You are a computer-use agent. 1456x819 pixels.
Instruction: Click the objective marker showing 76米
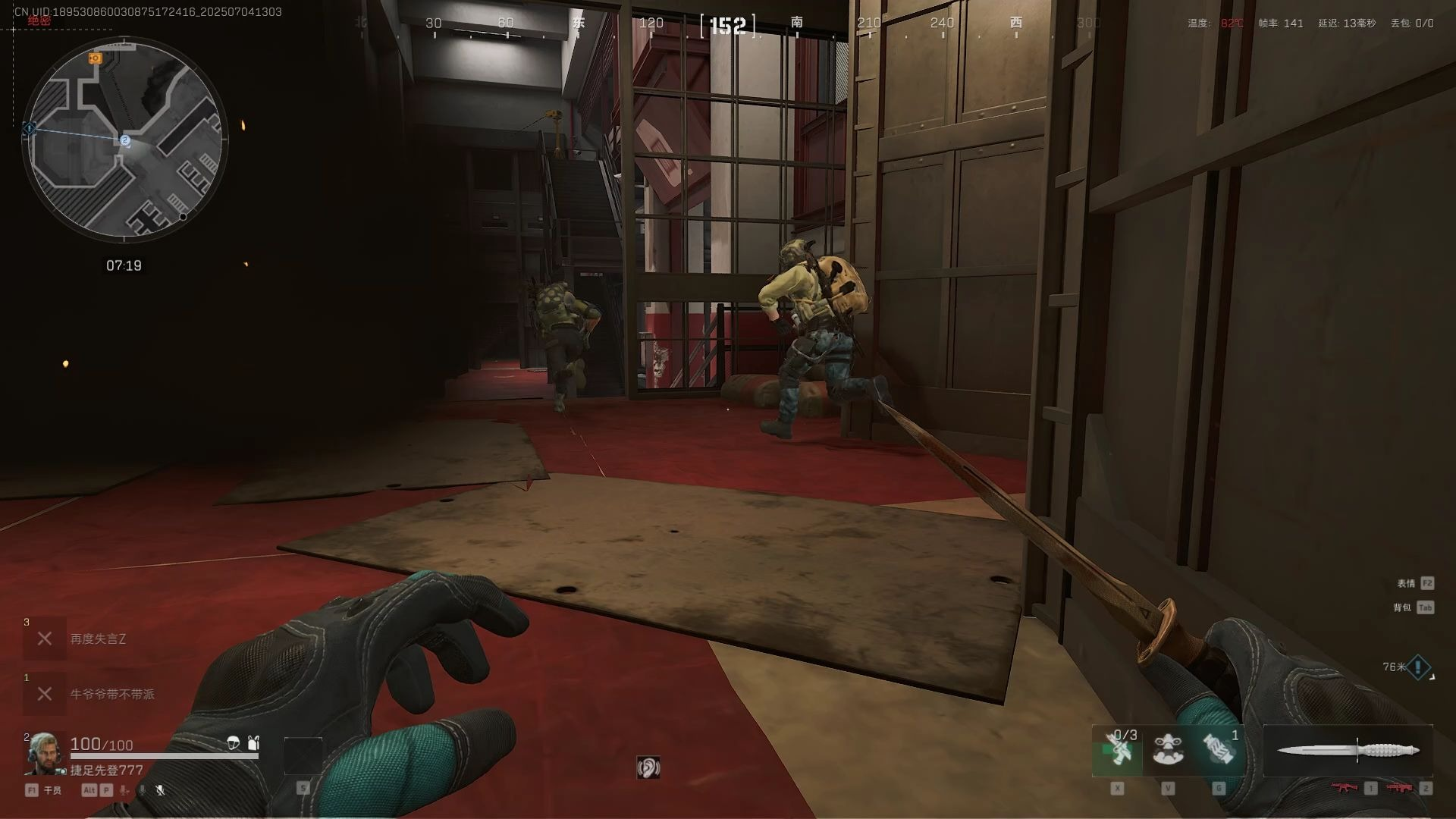coord(1417,668)
